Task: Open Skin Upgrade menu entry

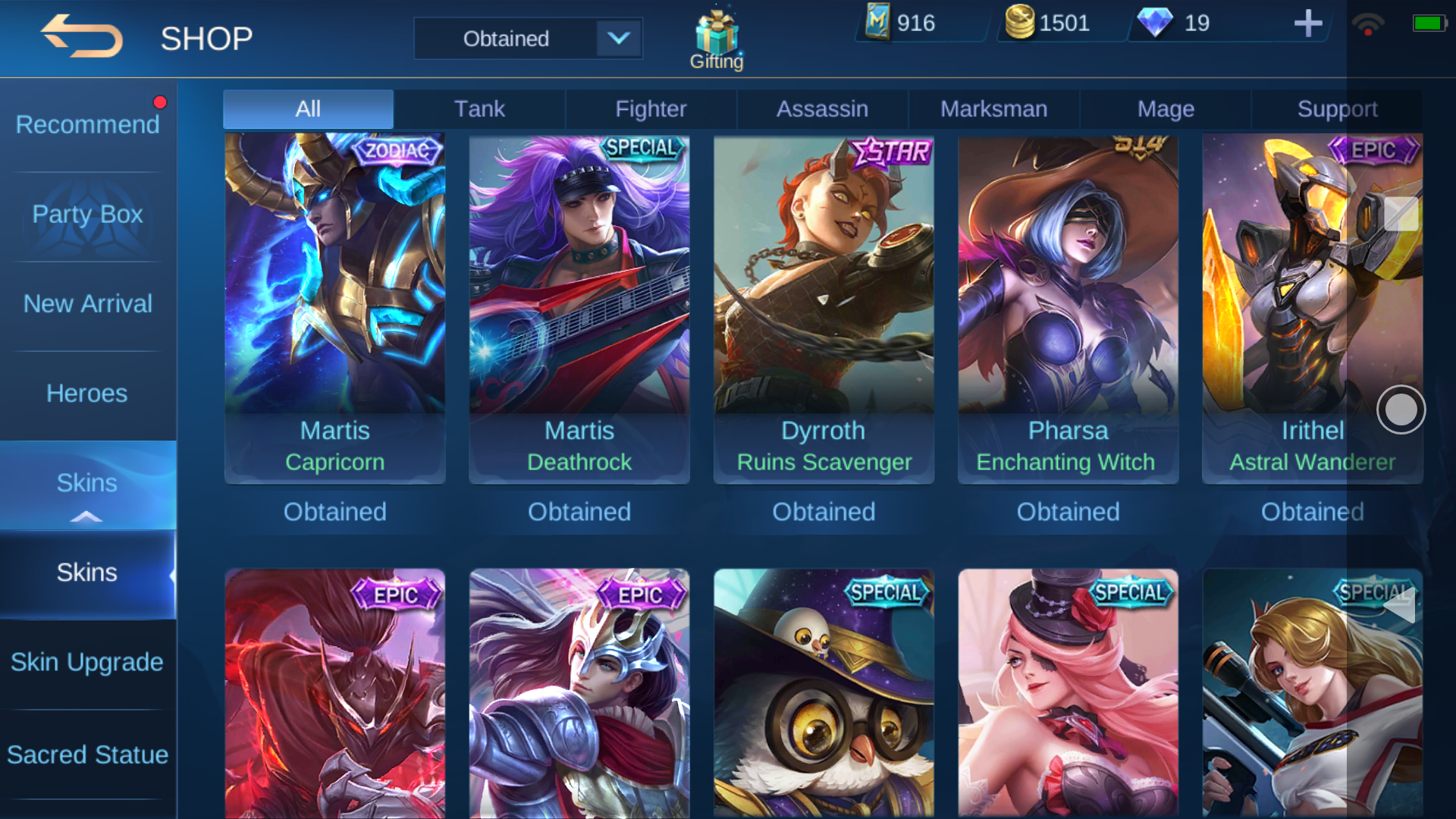Action: (88, 662)
